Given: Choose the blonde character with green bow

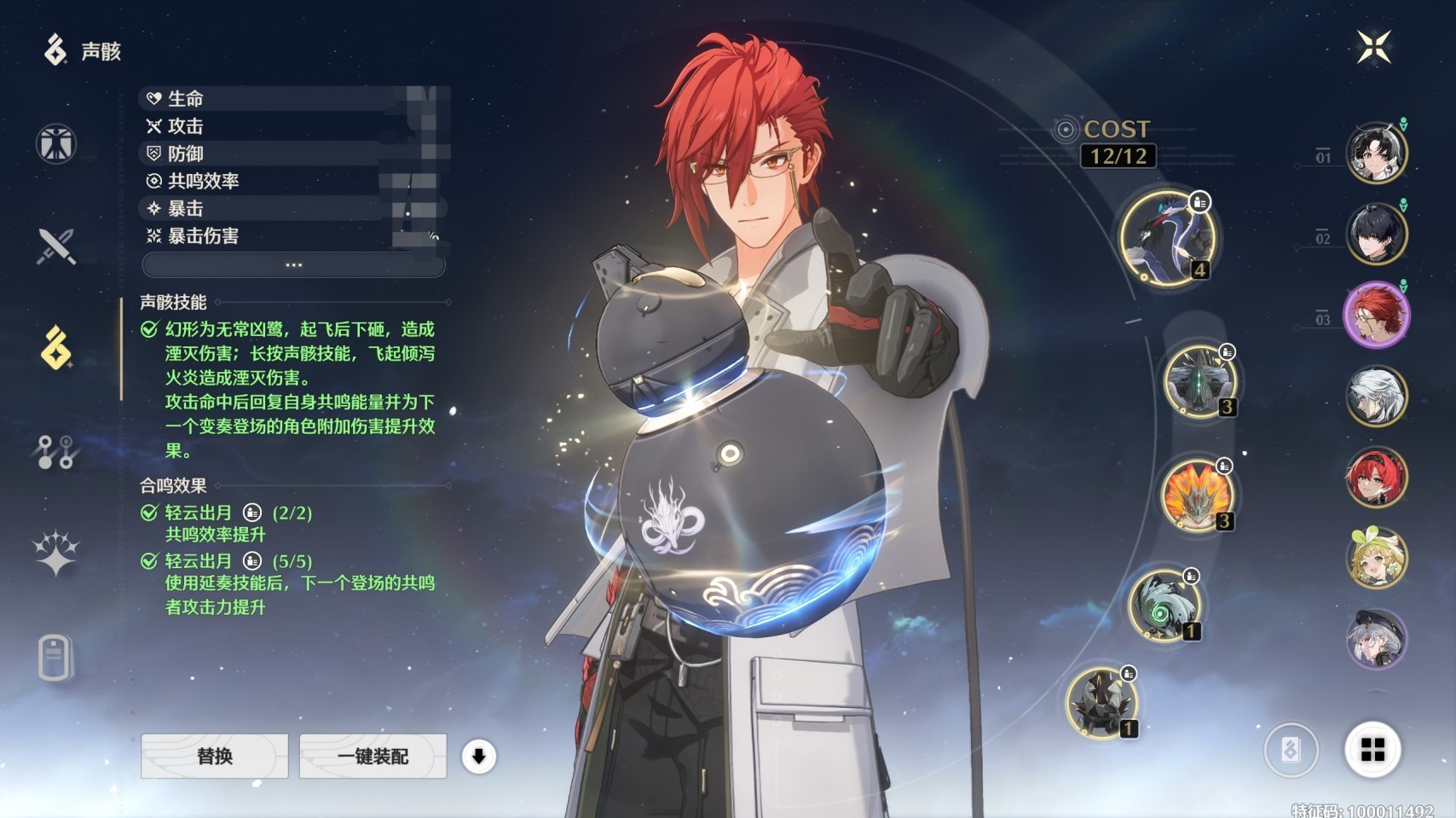Looking at the screenshot, I should (x=1376, y=559).
